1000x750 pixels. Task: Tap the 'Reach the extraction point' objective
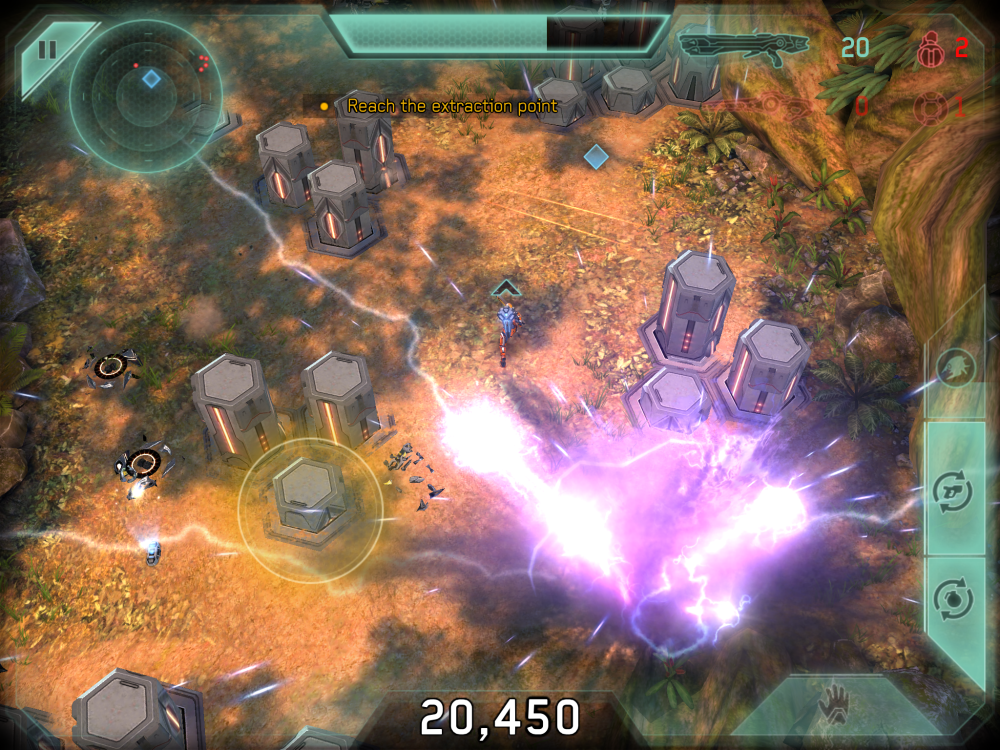(452, 105)
